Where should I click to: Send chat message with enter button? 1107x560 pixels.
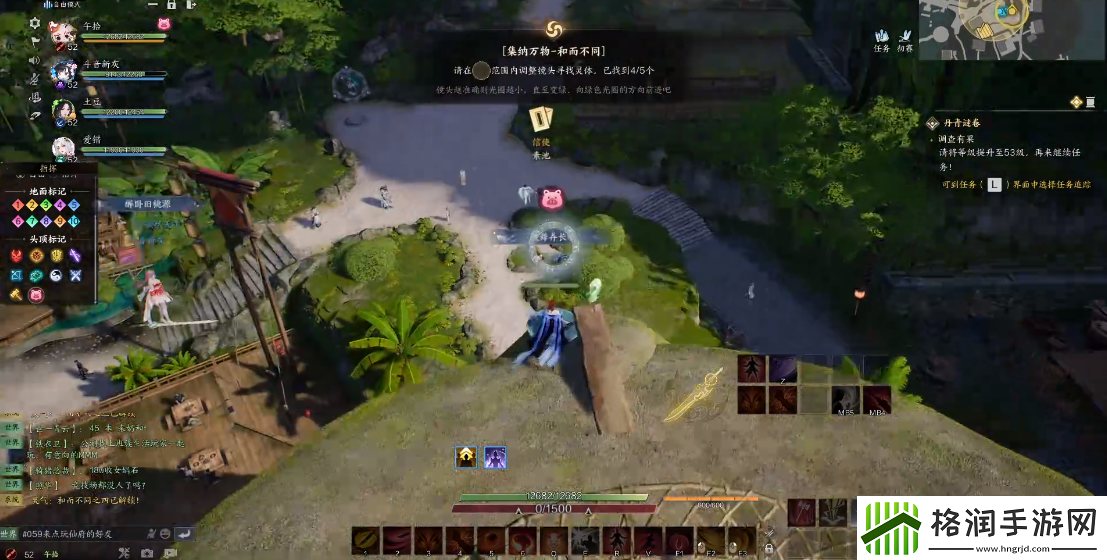tap(185, 533)
